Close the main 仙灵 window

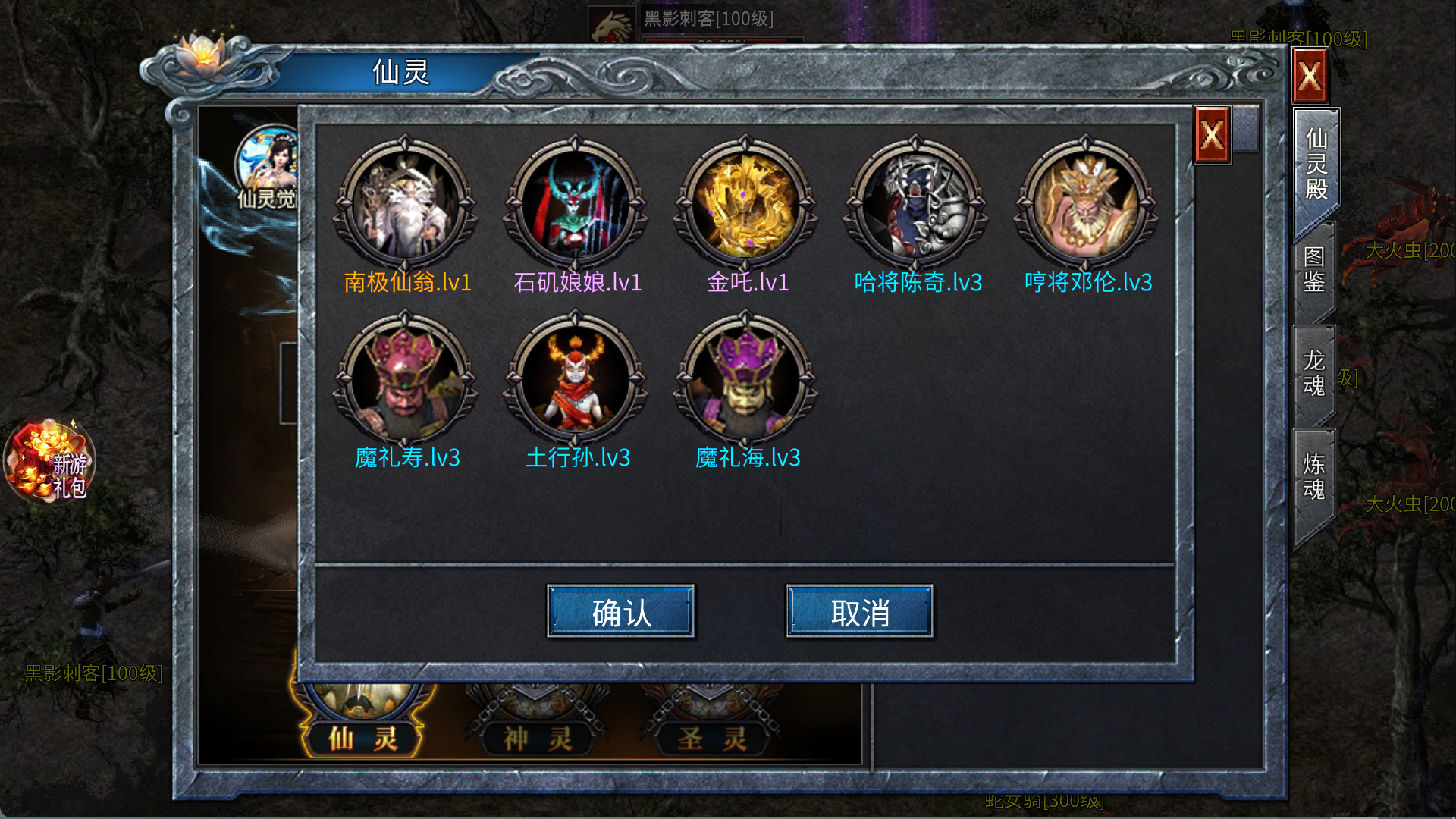click(1310, 76)
